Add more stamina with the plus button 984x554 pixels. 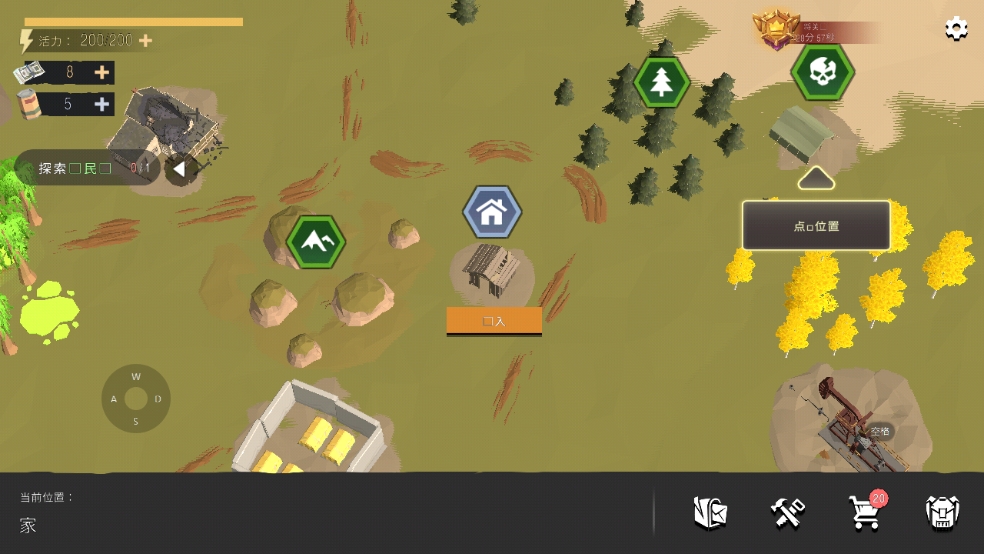[146, 41]
